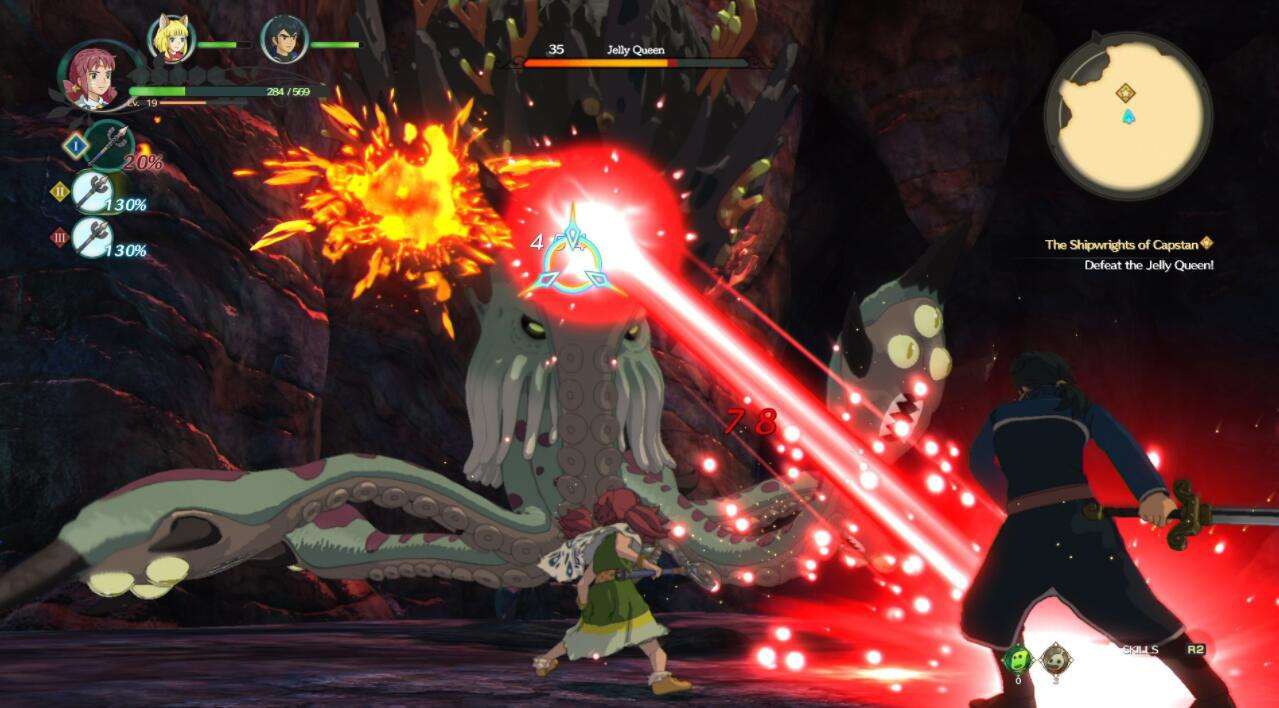
Task: Select the brown higgledy icon
Action: pos(1053,658)
